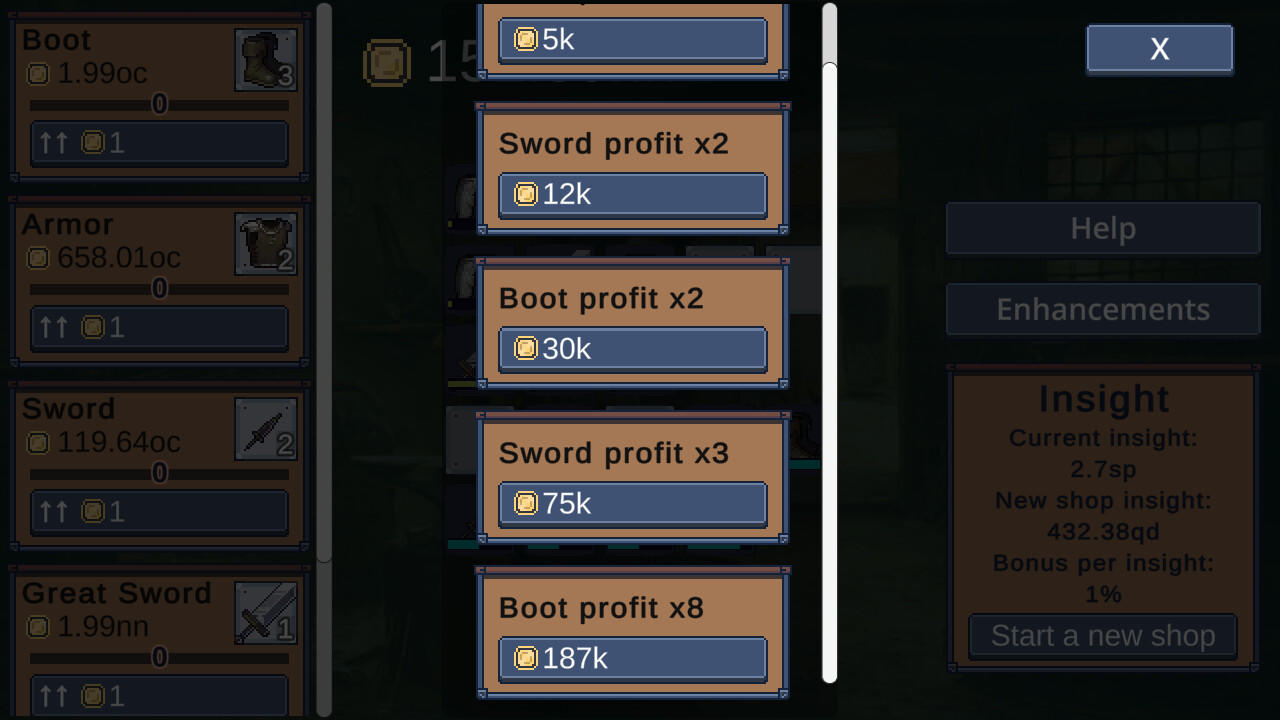Purchase Boot profit x2 for 30k
1280x720 pixels.
(x=632, y=349)
